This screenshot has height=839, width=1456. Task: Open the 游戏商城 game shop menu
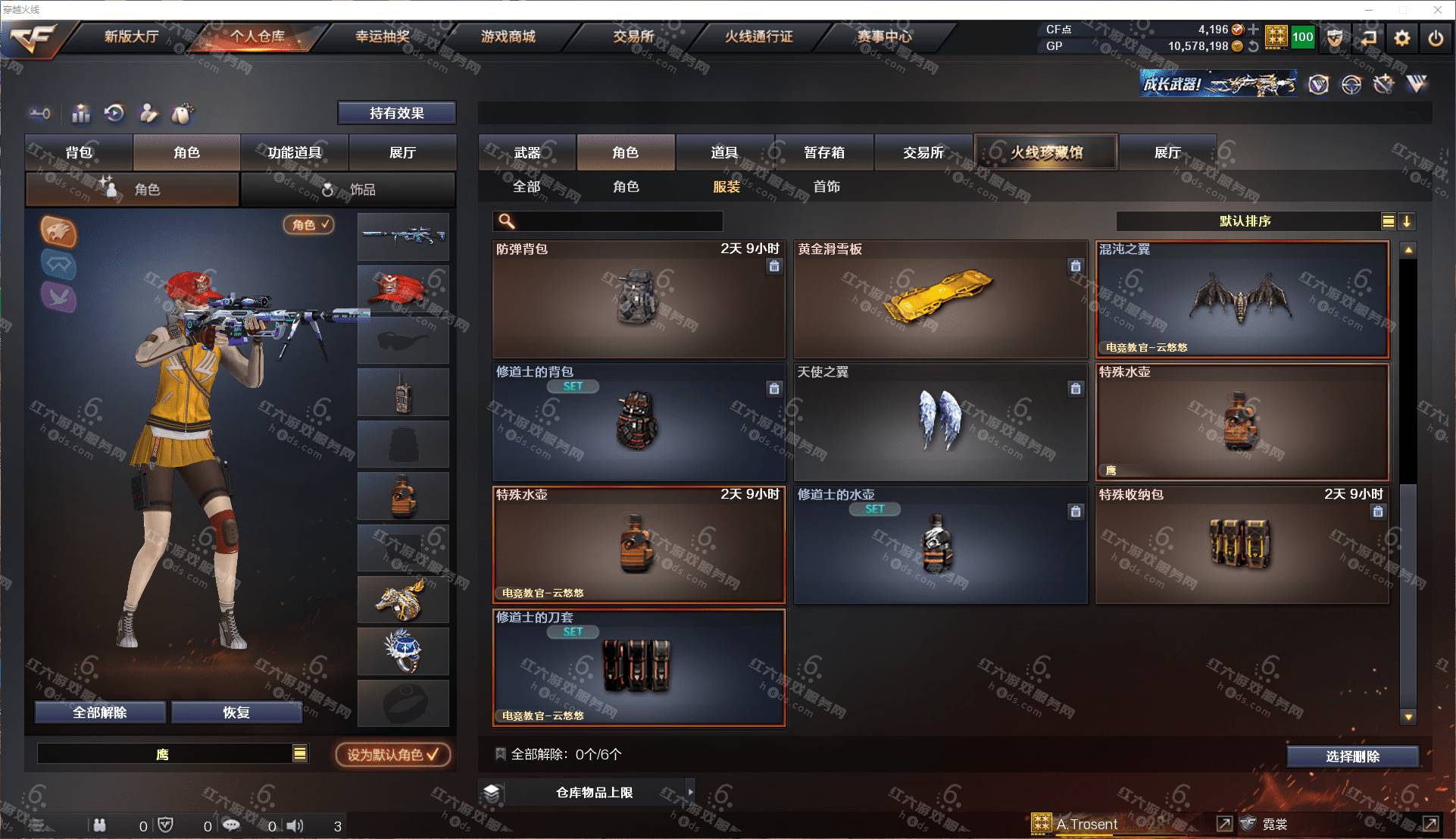(x=508, y=36)
